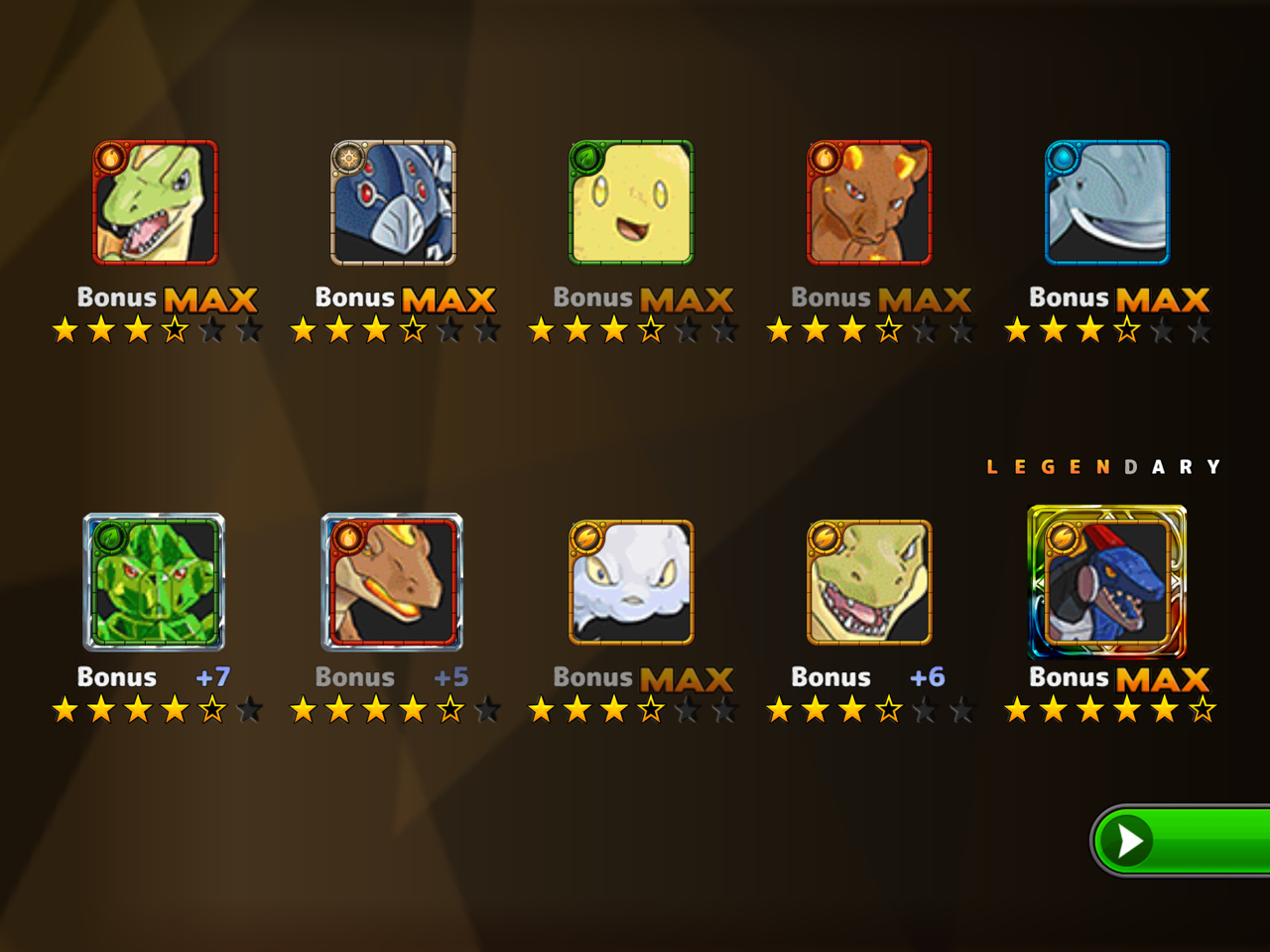Screen dimensions: 1270x952
Task: Pick the brown fire raptor card
Action: [393, 582]
